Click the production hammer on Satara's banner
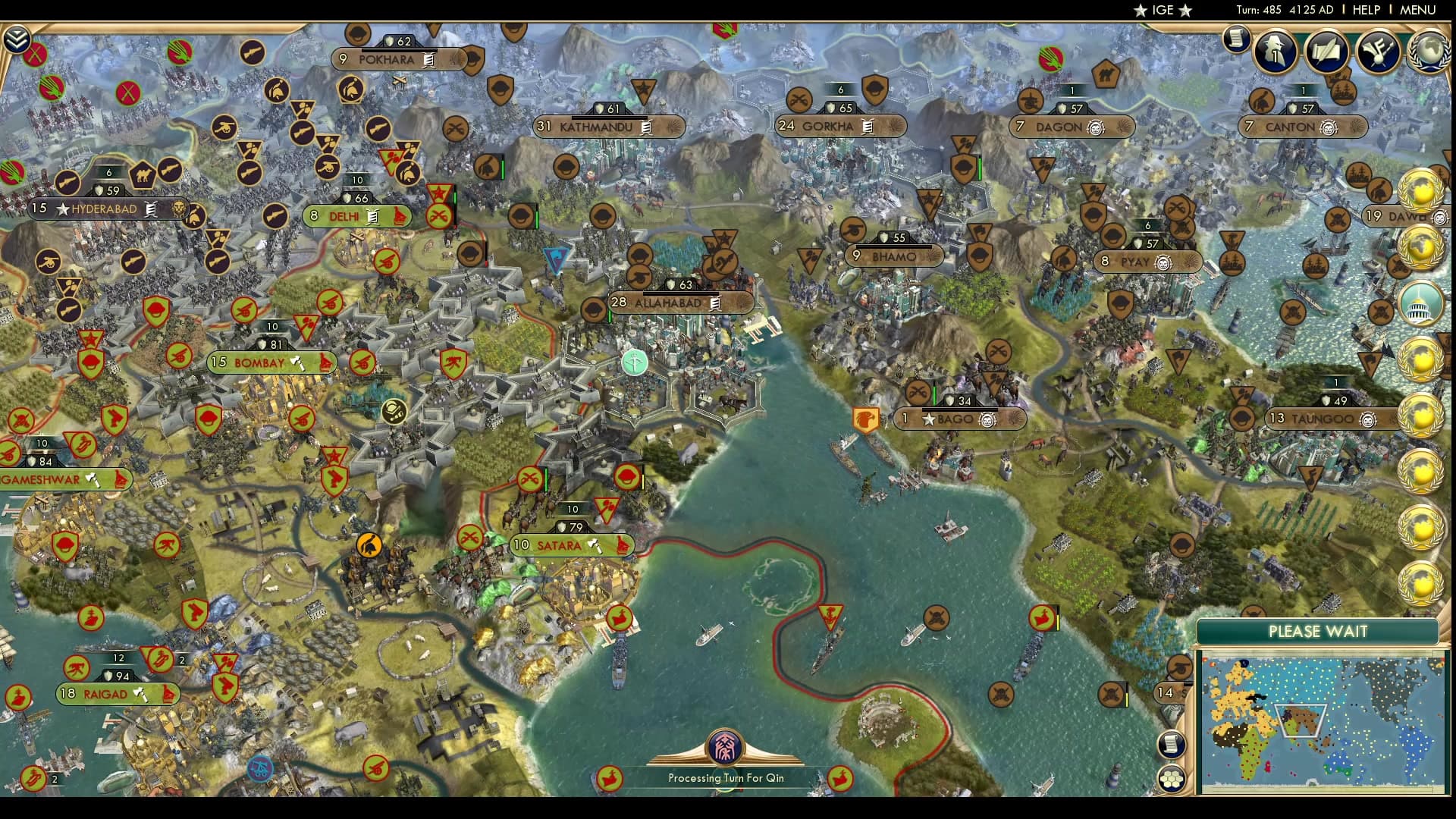 597,545
